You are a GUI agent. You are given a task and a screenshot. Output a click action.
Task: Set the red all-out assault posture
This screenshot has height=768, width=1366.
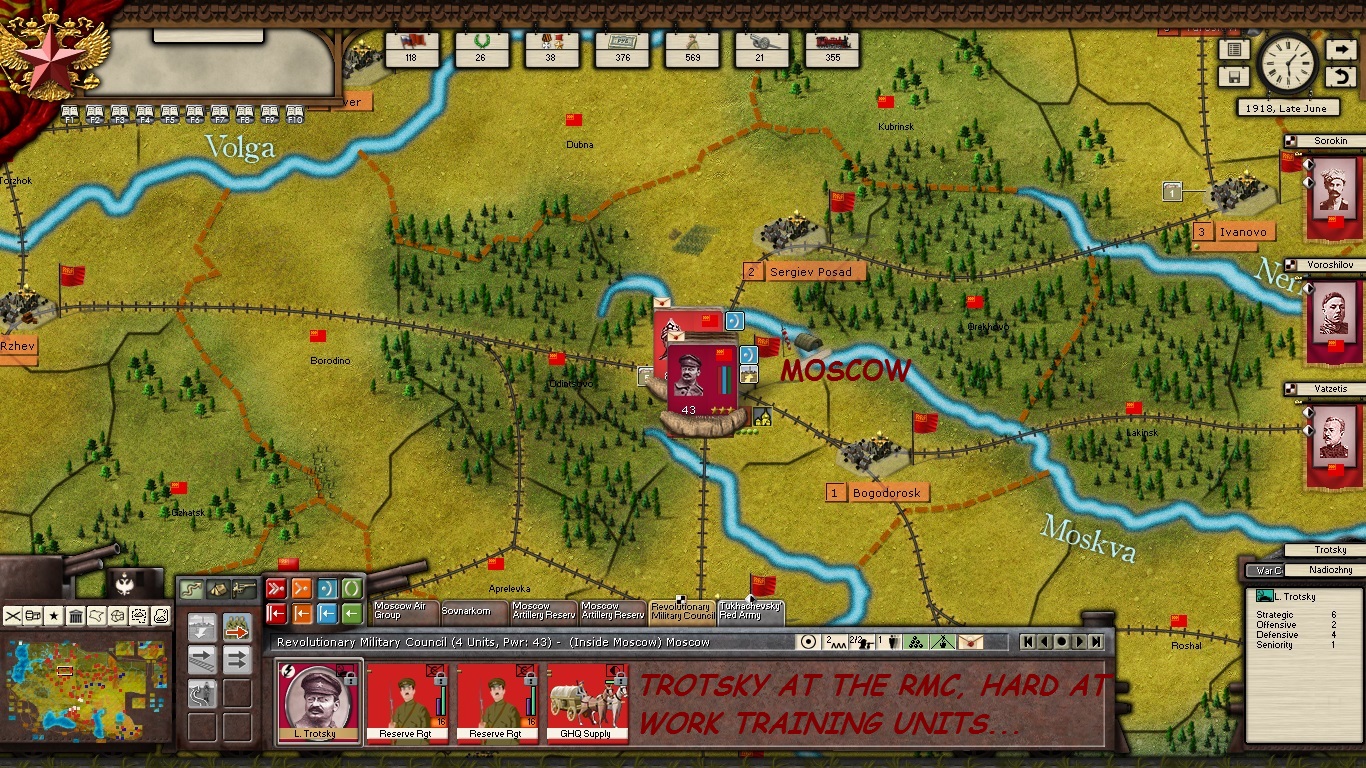tap(276, 589)
